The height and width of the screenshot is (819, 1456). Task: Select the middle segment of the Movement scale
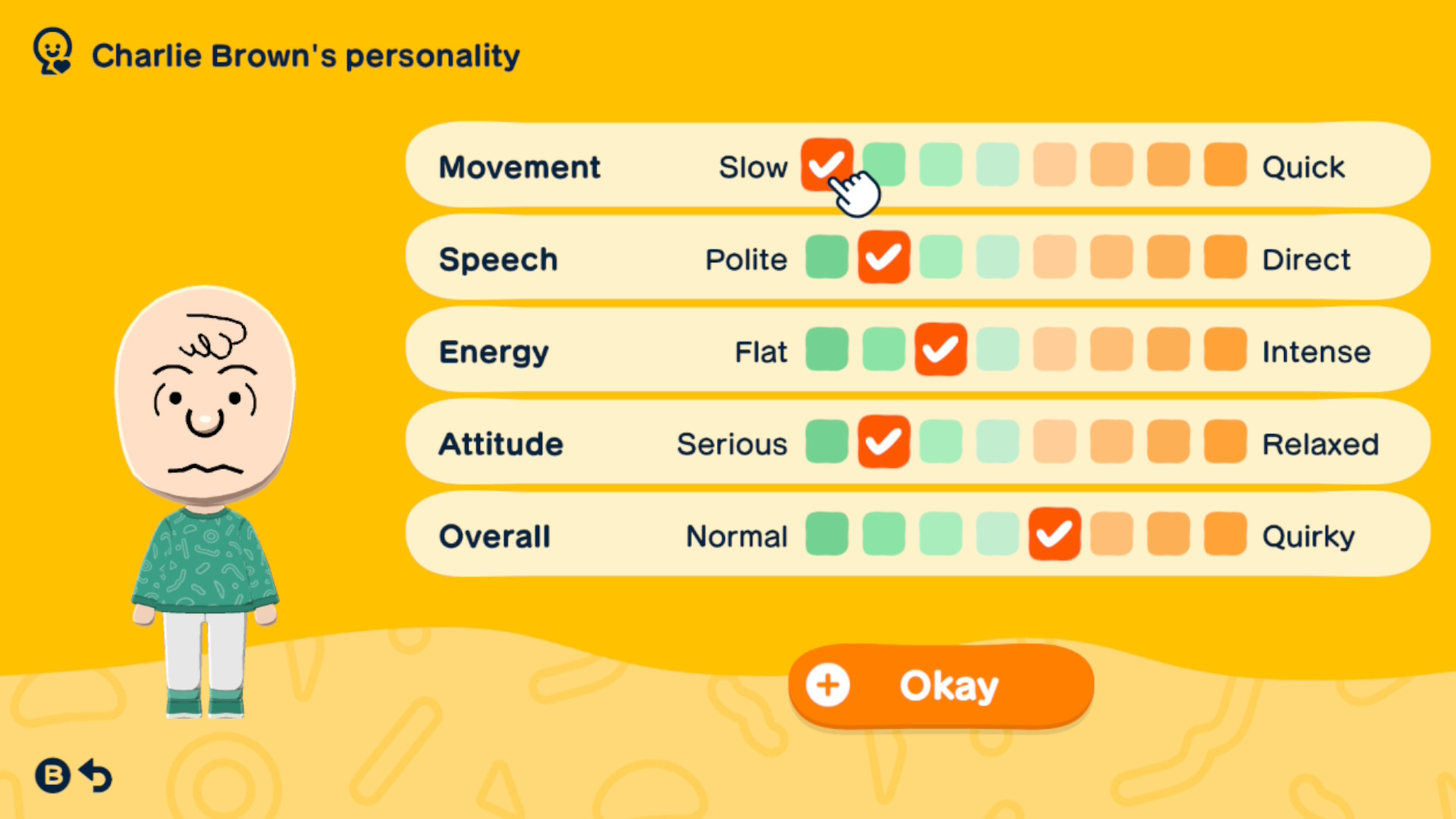[x=997, y=165]
